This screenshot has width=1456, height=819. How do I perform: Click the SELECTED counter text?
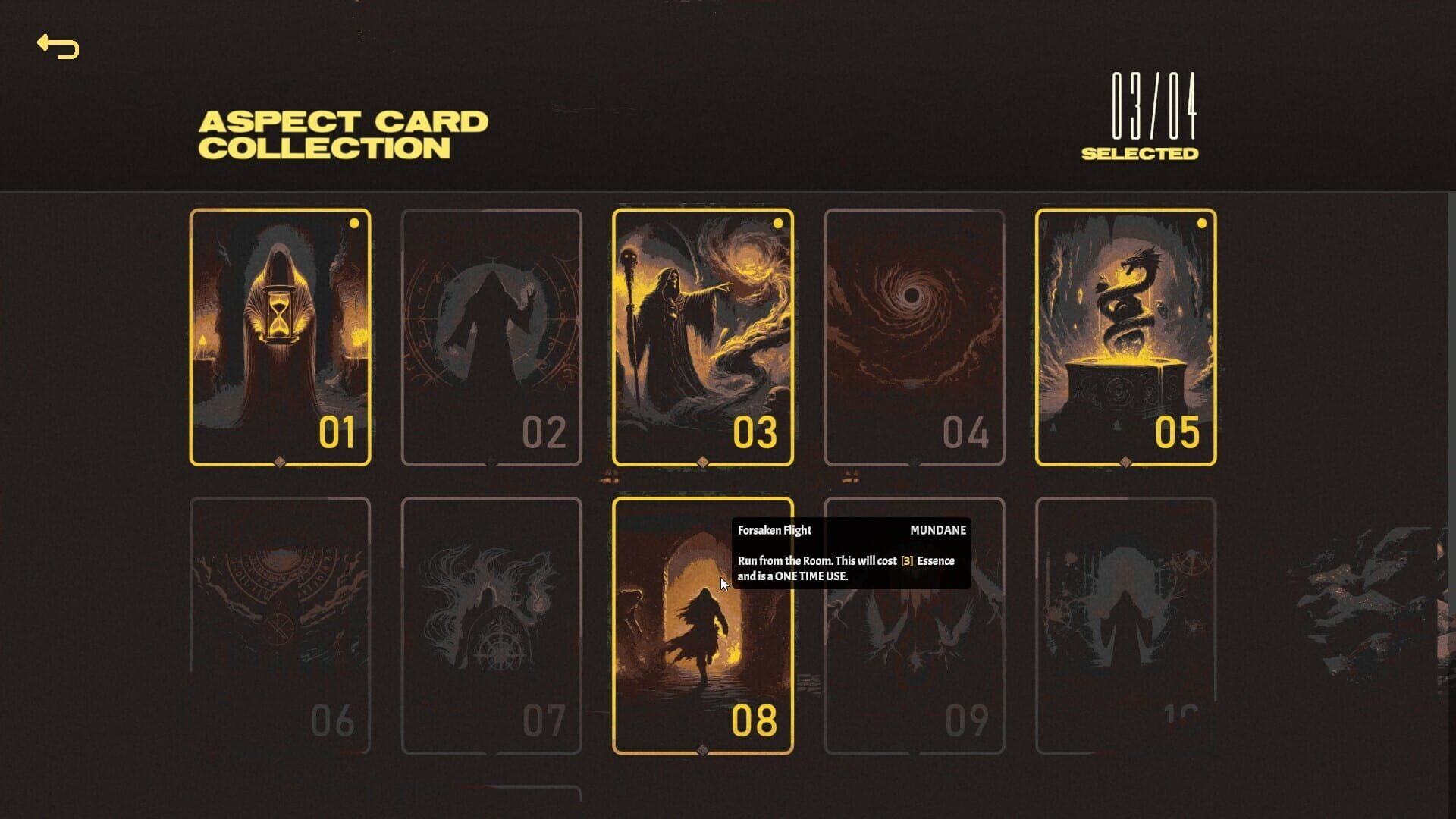1141,152
